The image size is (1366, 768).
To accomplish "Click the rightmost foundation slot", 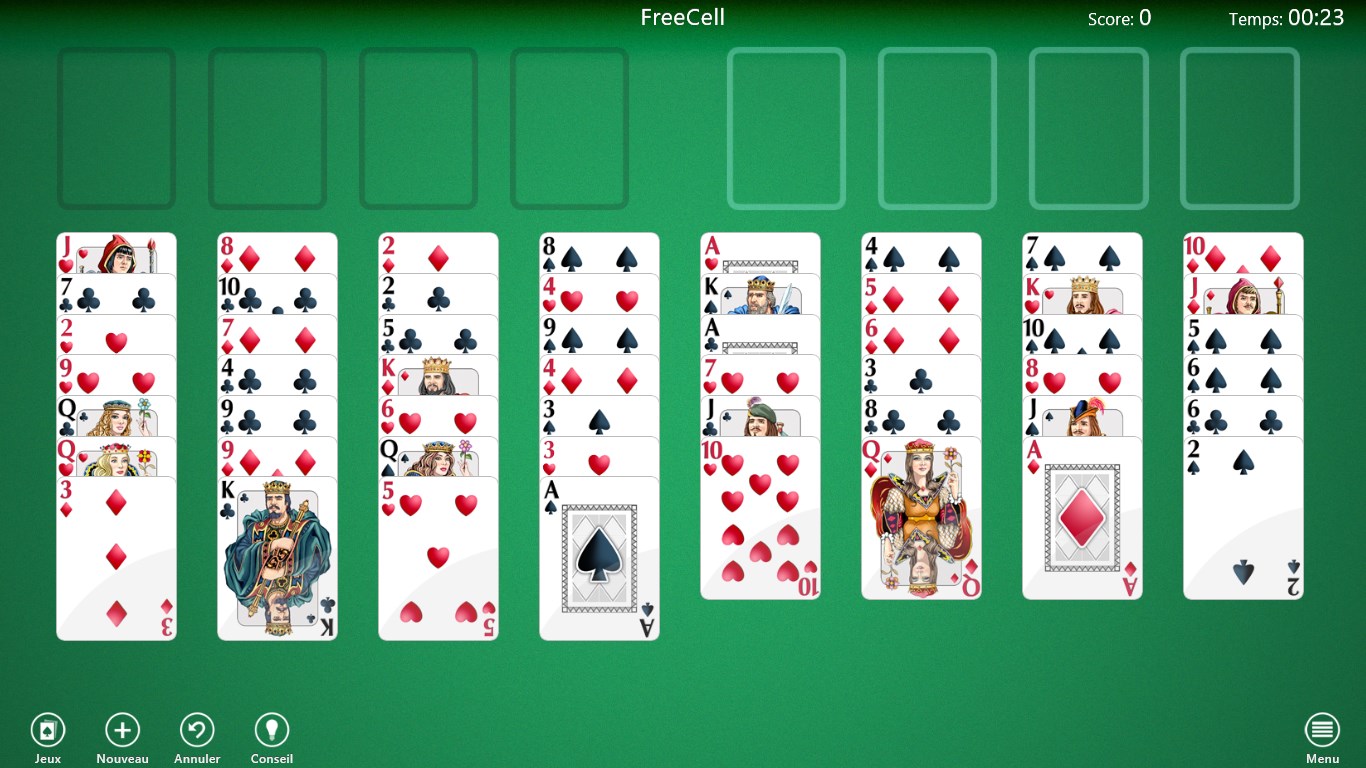I will pos(1240,127).
